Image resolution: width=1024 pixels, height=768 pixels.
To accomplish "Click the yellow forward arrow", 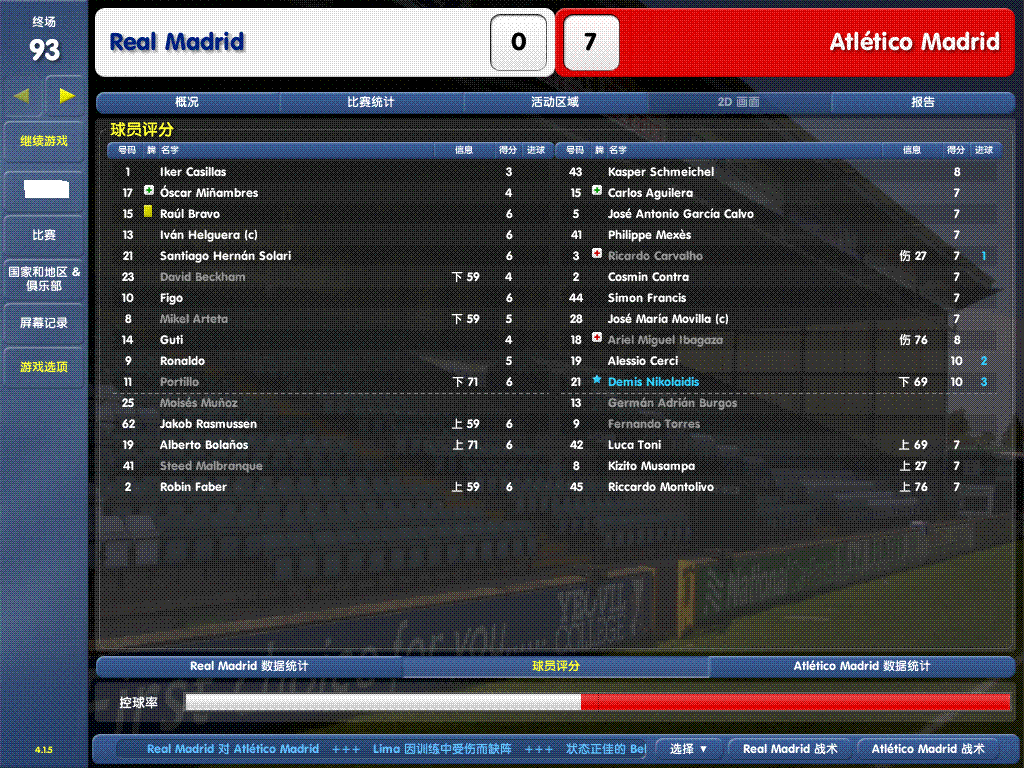I will [67, 96].
